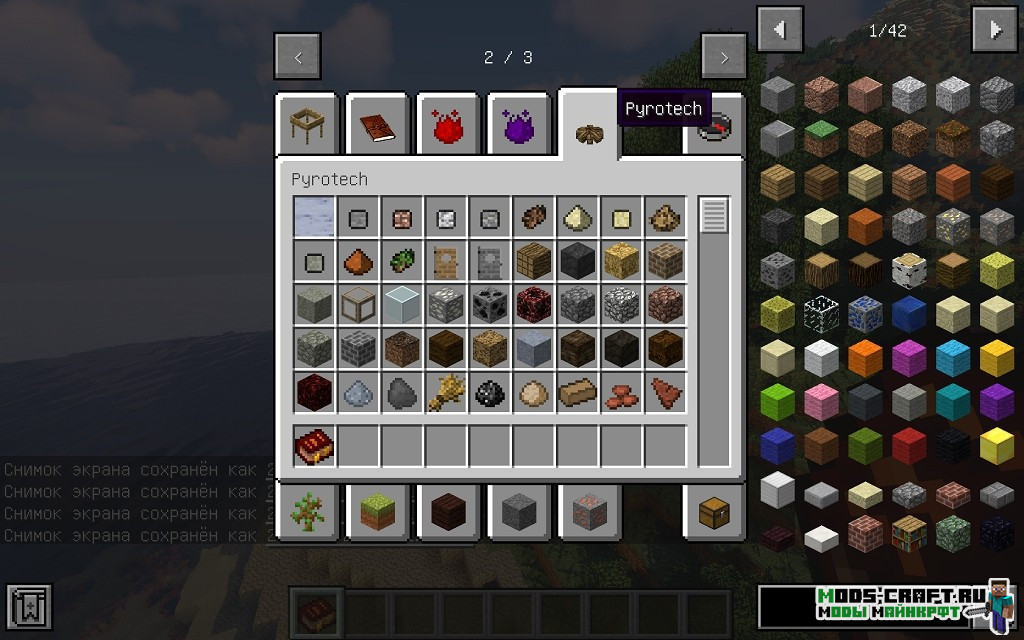The image size is (1024, 640).
Task: Show next page of the item list
Action: pyautogui.click(x=994, y=30)
